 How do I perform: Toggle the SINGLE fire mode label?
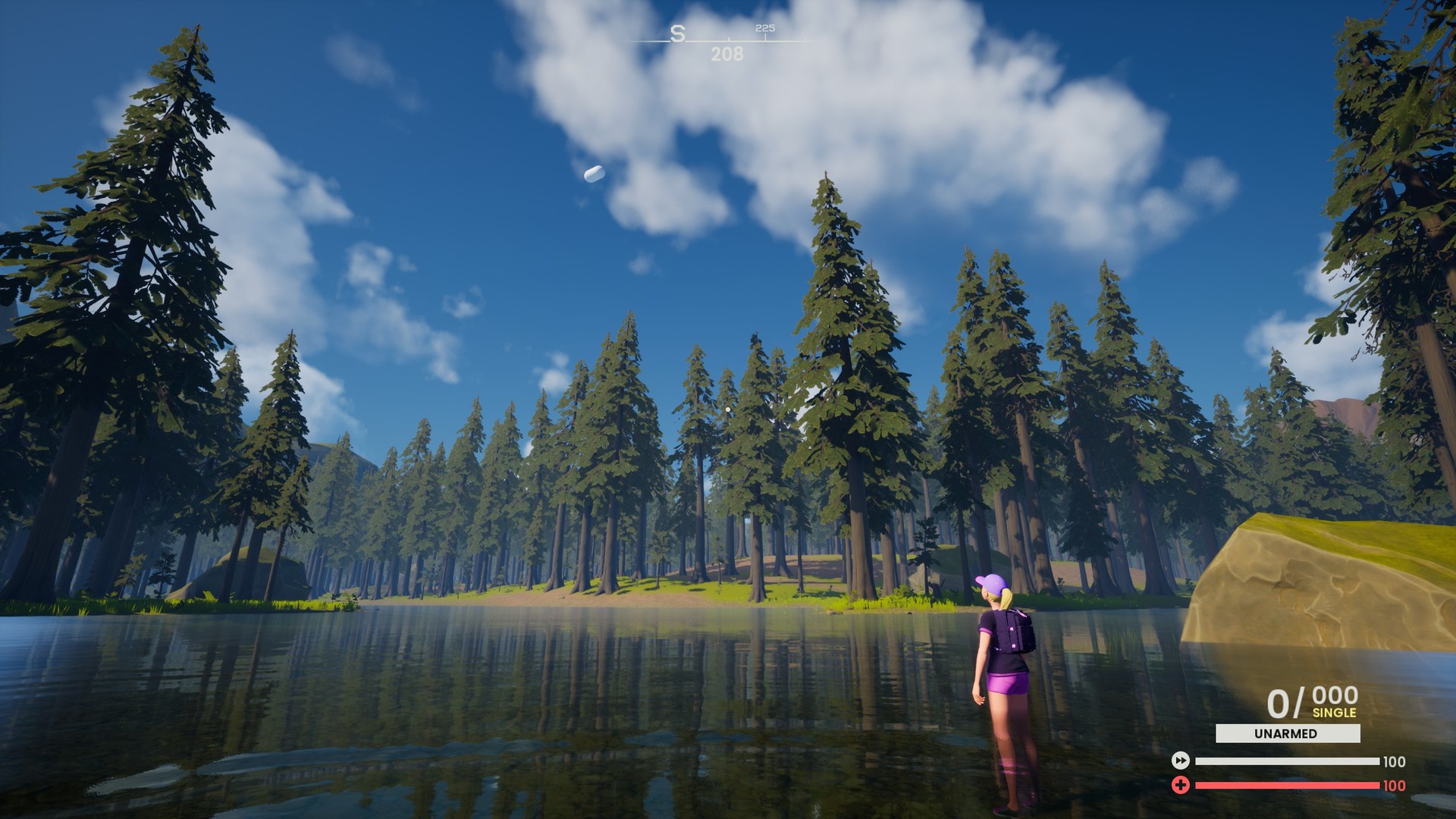click(1335, 713)
